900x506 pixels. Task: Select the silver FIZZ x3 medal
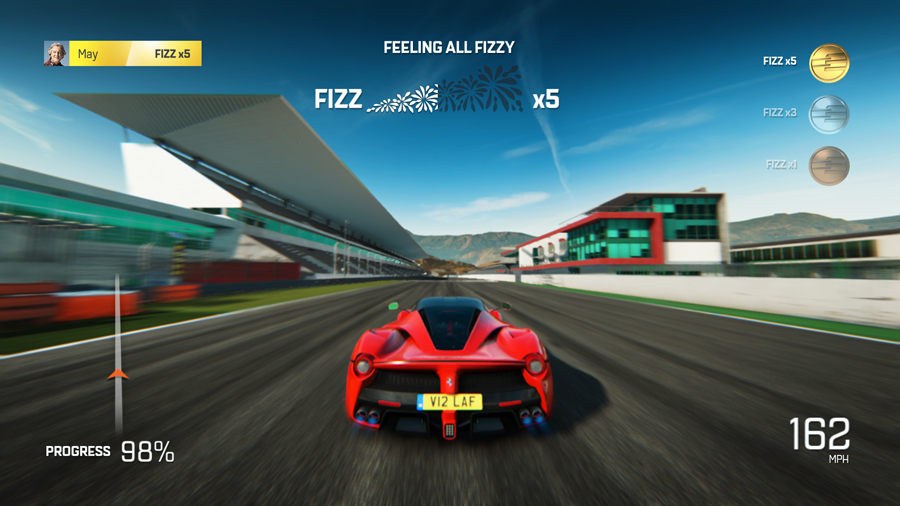point(828,114)
